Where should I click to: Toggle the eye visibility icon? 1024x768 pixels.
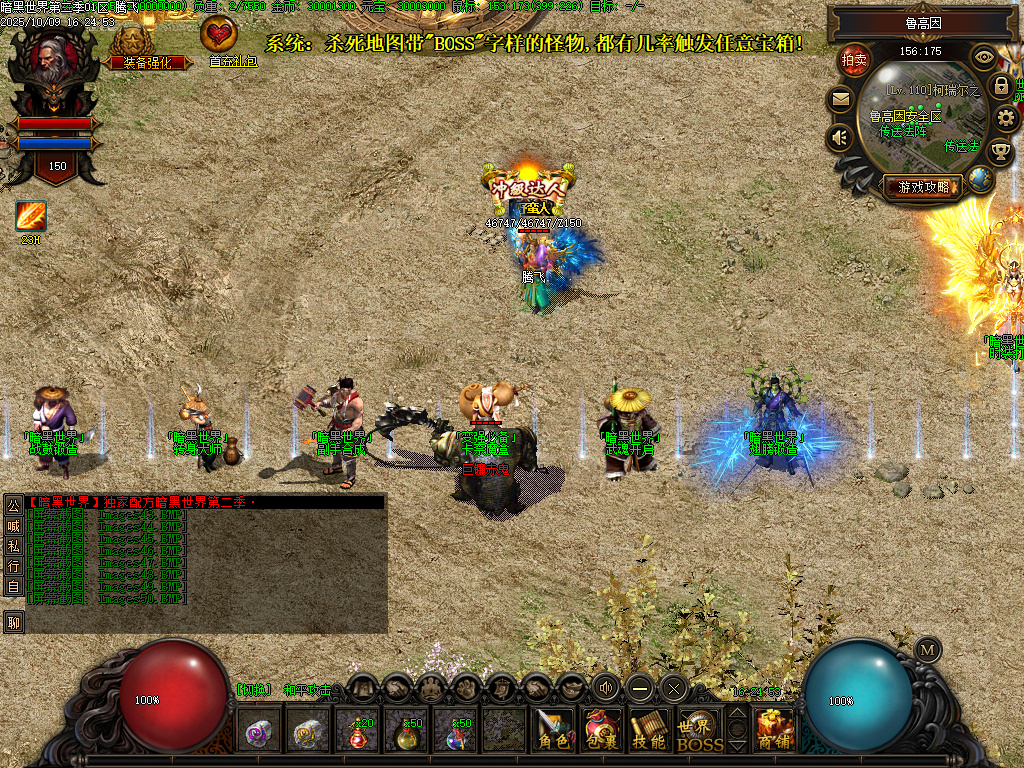point(984,57)
